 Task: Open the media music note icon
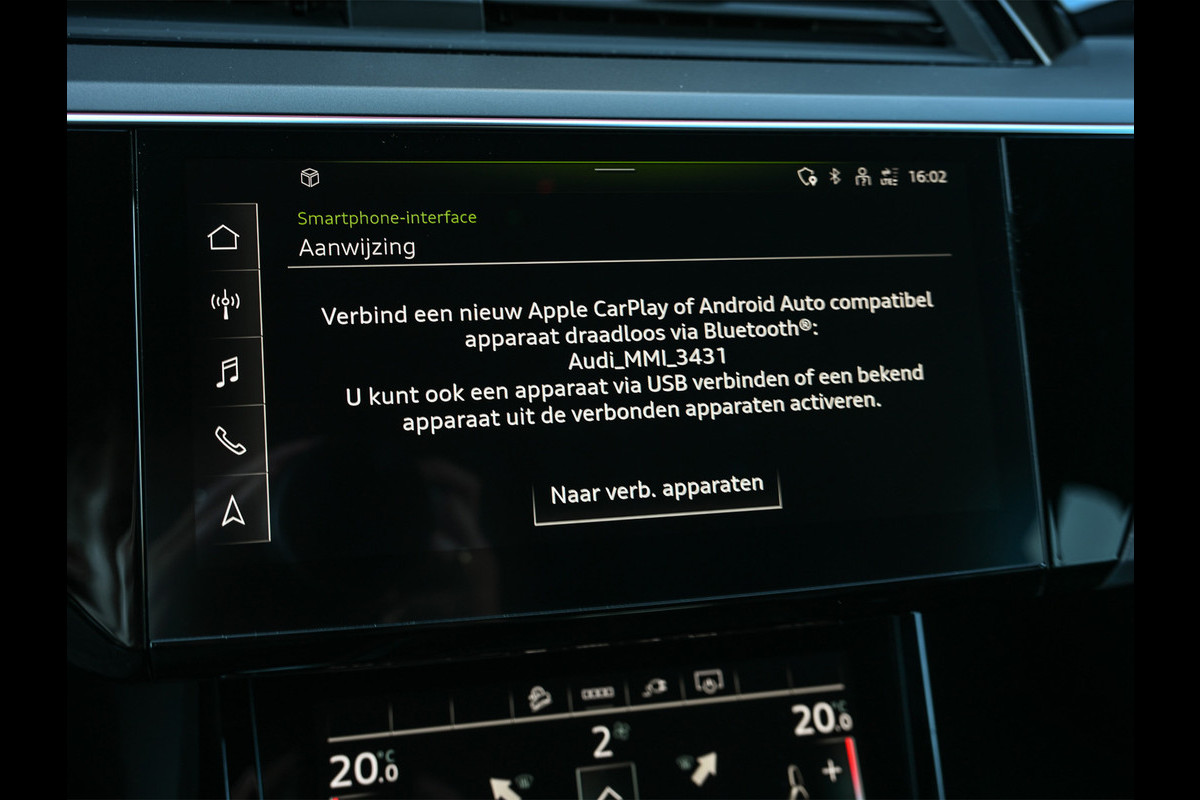point(228,372)
